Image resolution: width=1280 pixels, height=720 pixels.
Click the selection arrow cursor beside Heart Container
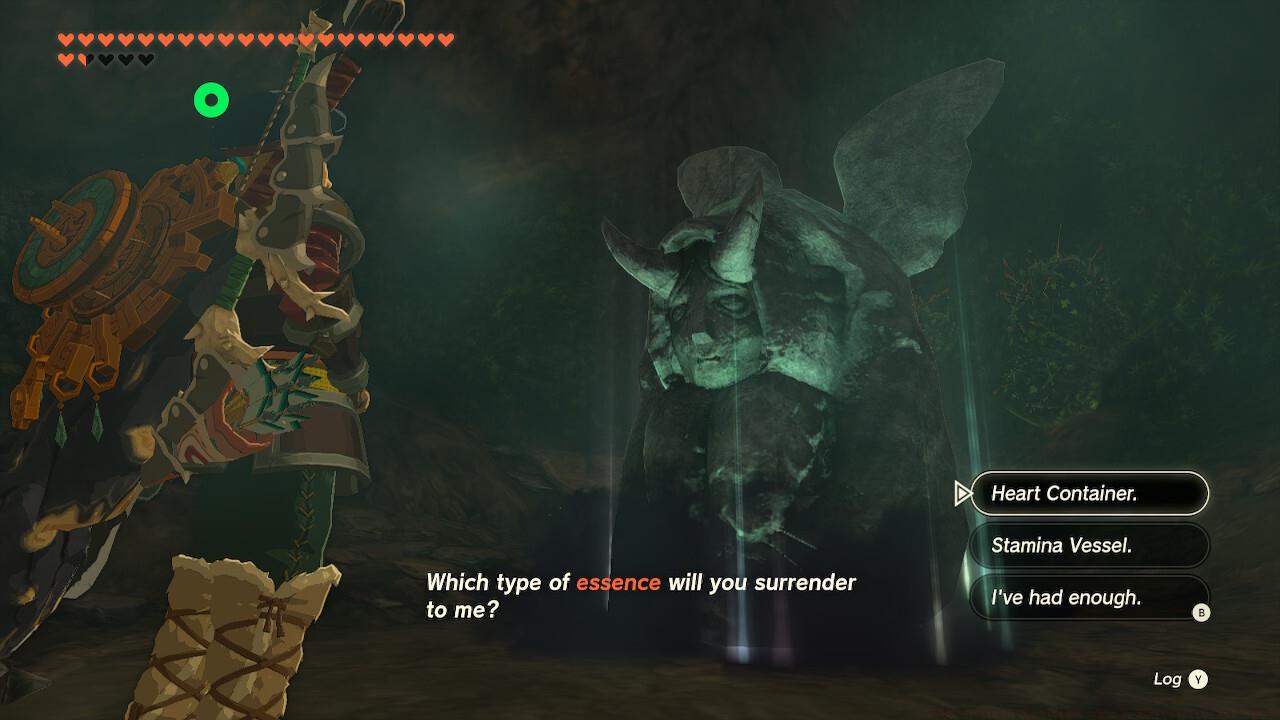click(965, 494)
